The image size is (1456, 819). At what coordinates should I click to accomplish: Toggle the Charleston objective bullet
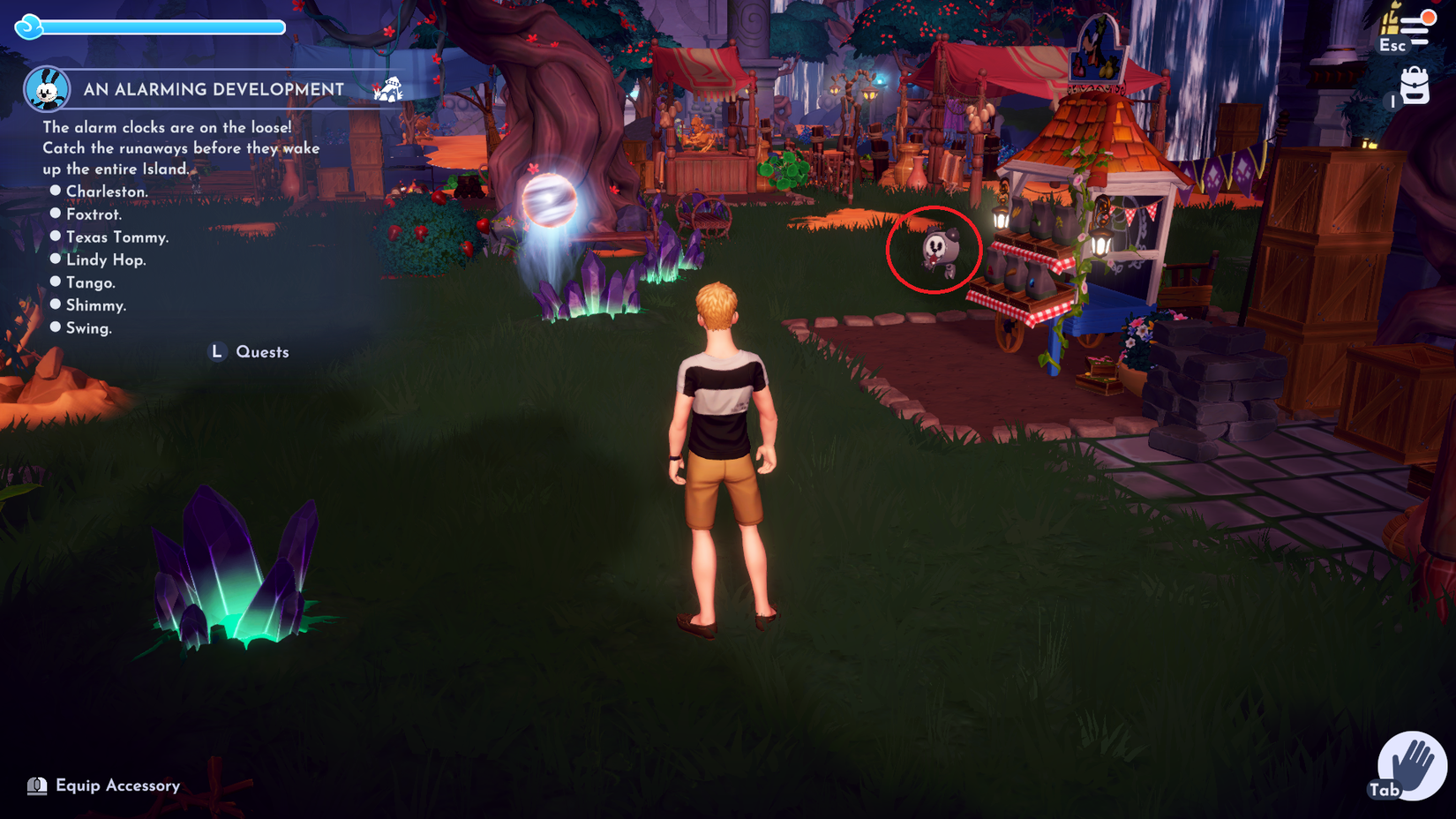56,190
